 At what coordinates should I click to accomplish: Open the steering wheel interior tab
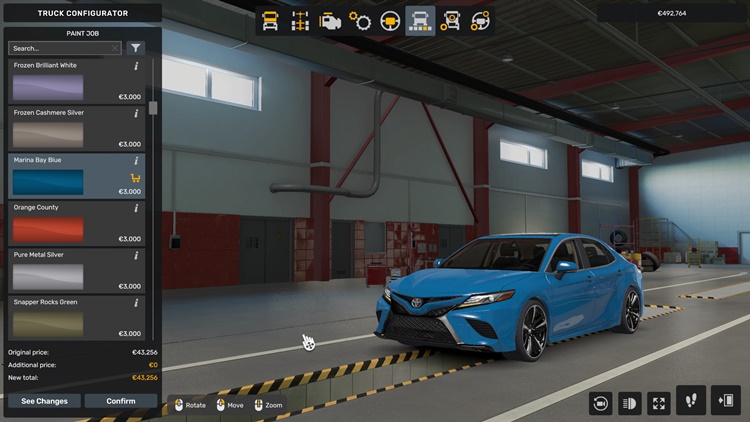(x=390, y=21)
